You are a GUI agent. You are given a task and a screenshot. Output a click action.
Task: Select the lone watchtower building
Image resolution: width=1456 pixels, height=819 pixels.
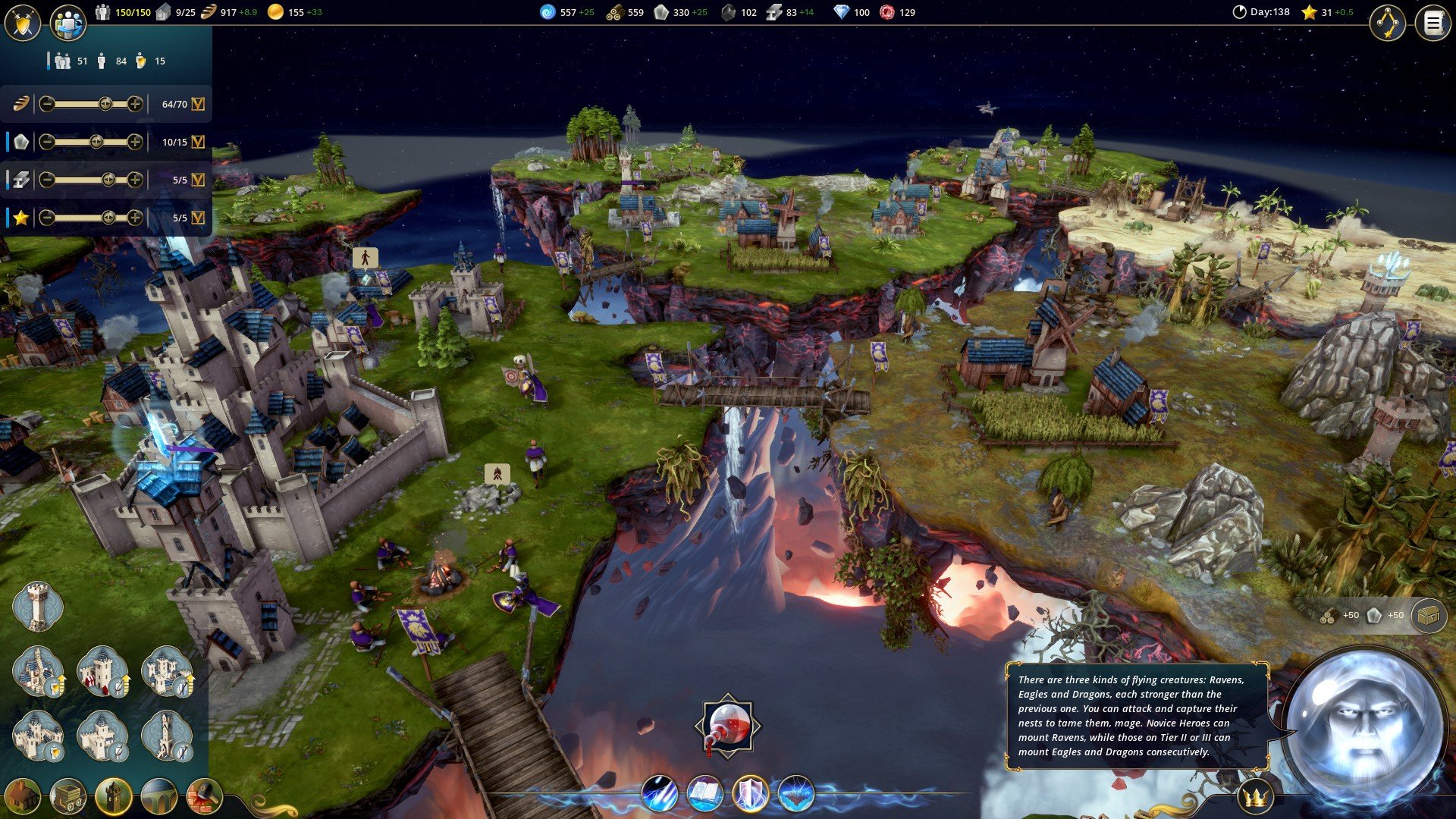(x=36, y=607)
